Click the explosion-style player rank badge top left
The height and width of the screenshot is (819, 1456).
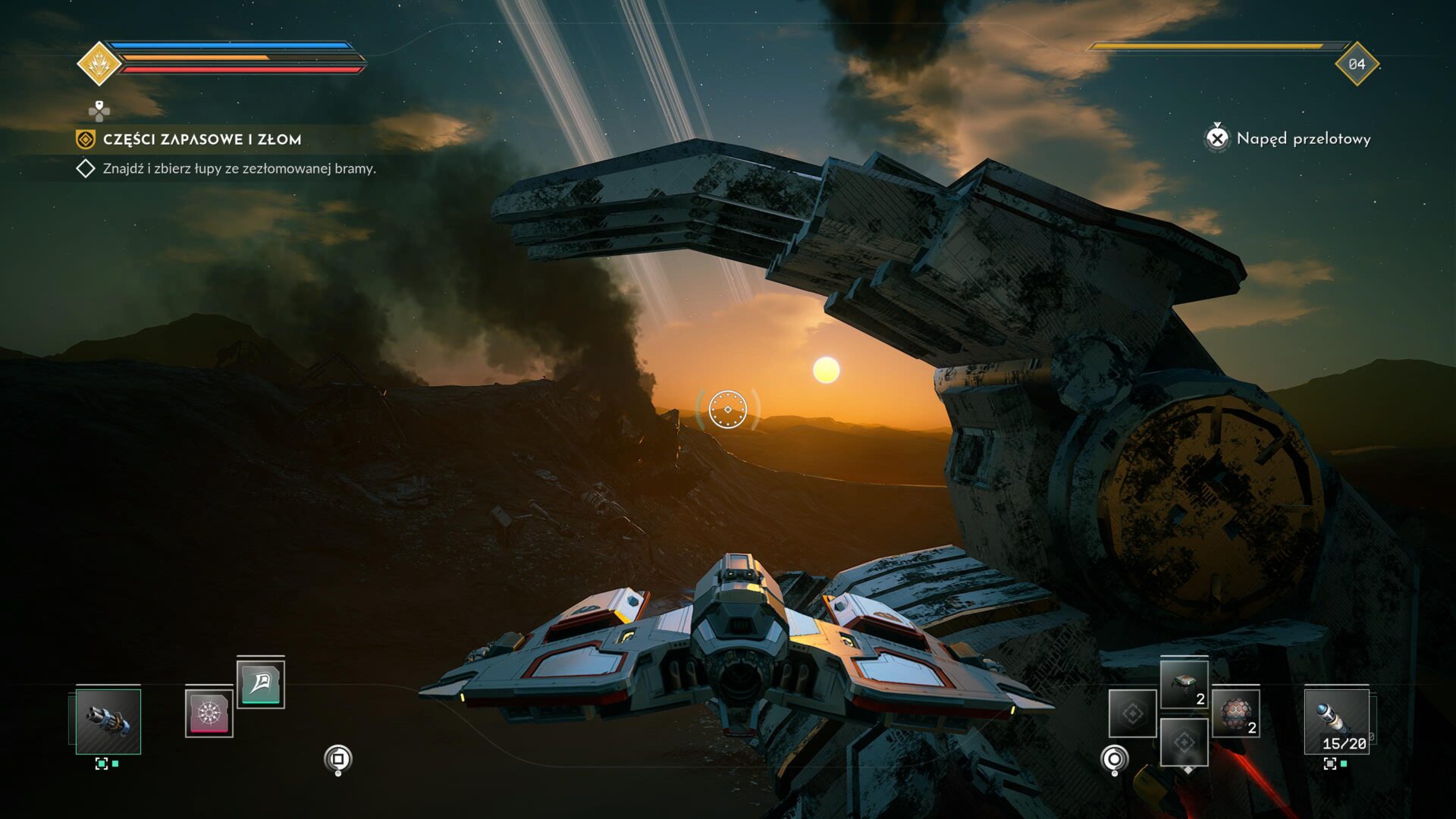pos(98,63)
